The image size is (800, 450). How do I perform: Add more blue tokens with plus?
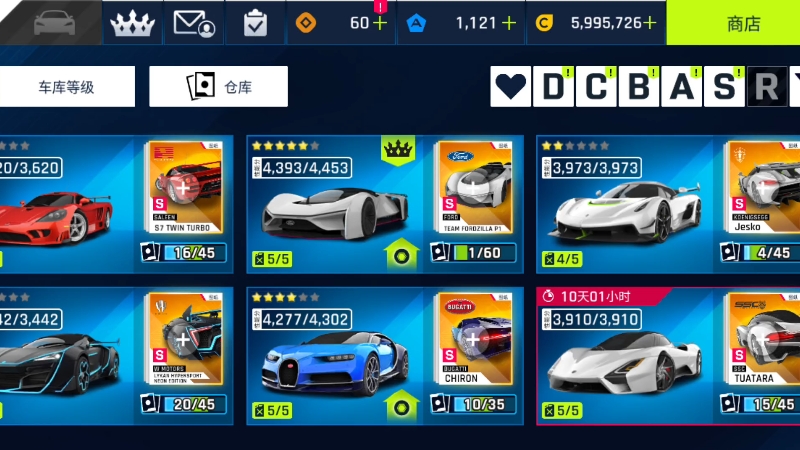[508, 23]
